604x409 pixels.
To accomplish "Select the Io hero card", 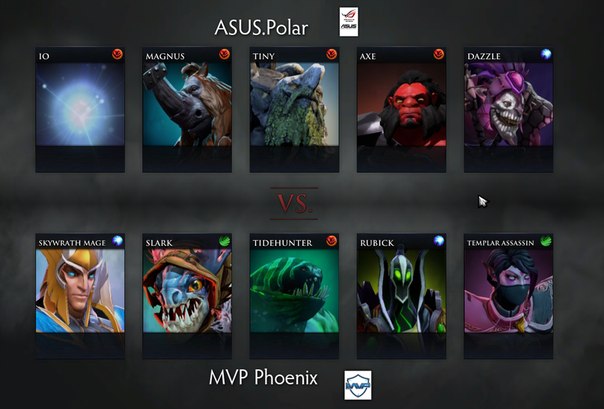I will pyautogui.click(x=80, y=108).
